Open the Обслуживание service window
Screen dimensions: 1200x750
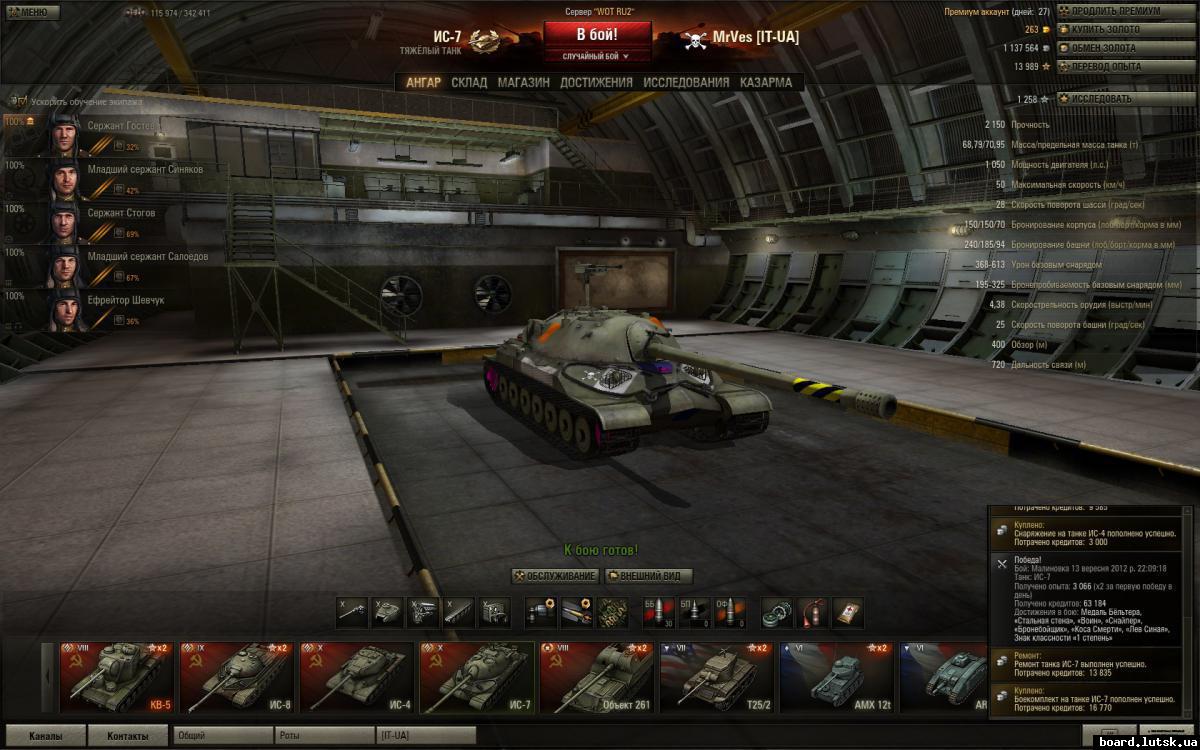point(555,577)
